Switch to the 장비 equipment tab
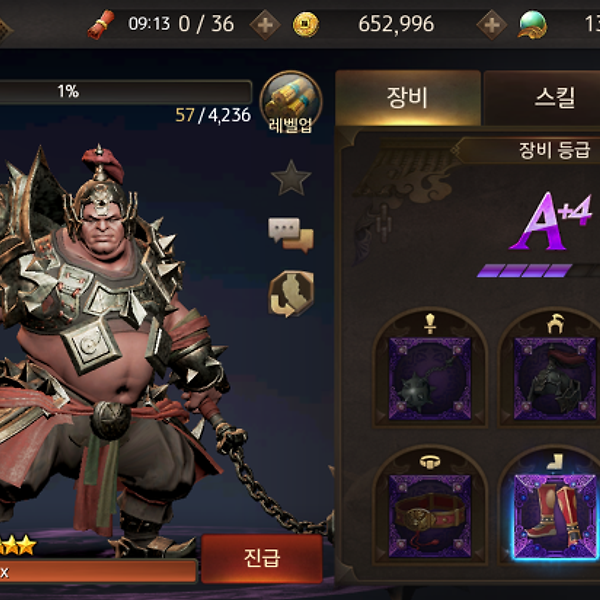This screenshot has height=600, width=600. click(407, 97)
